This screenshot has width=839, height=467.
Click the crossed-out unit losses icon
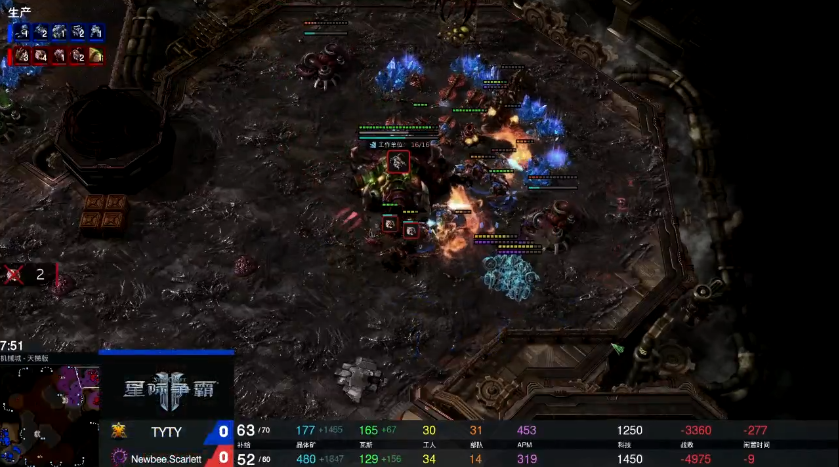(x=15, y=274)
